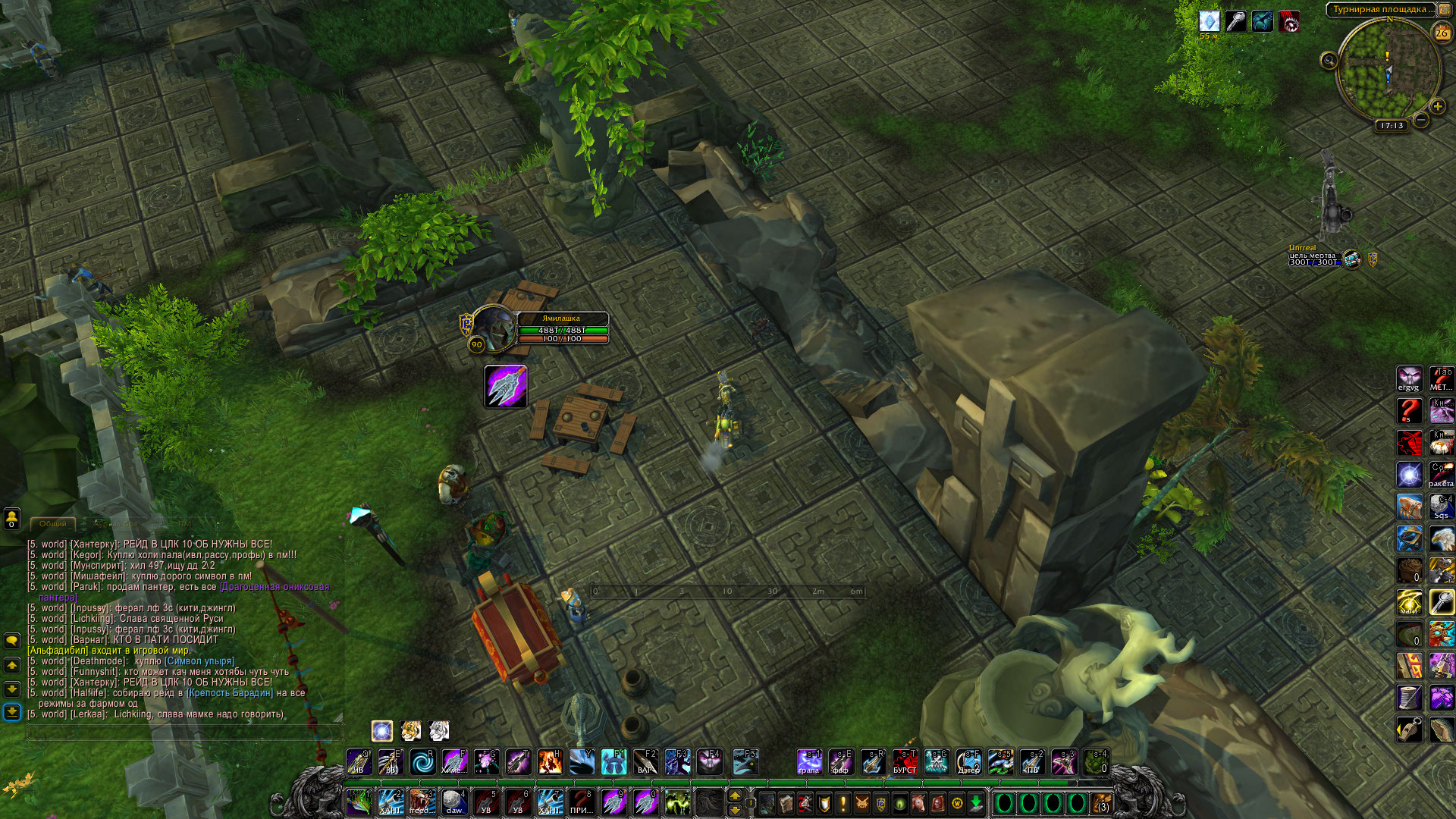Select the Ямилашка player portrait frame
Image resolution: width=1456 pixels, height=819 pixels.
pos(494,328)
